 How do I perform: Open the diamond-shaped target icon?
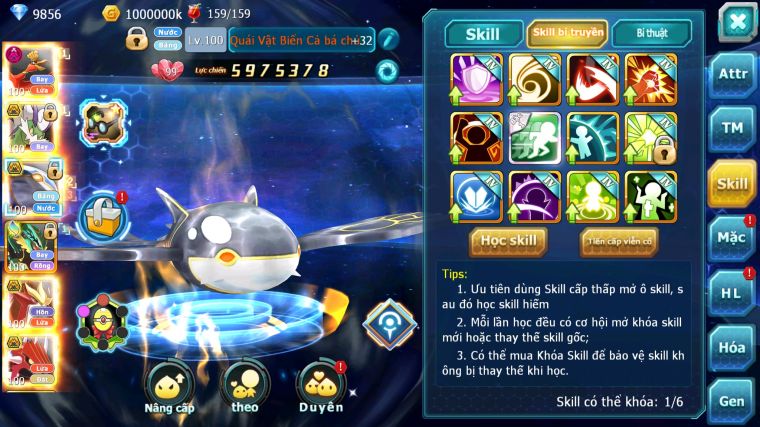pyautogui.click(x=389, y=321)
